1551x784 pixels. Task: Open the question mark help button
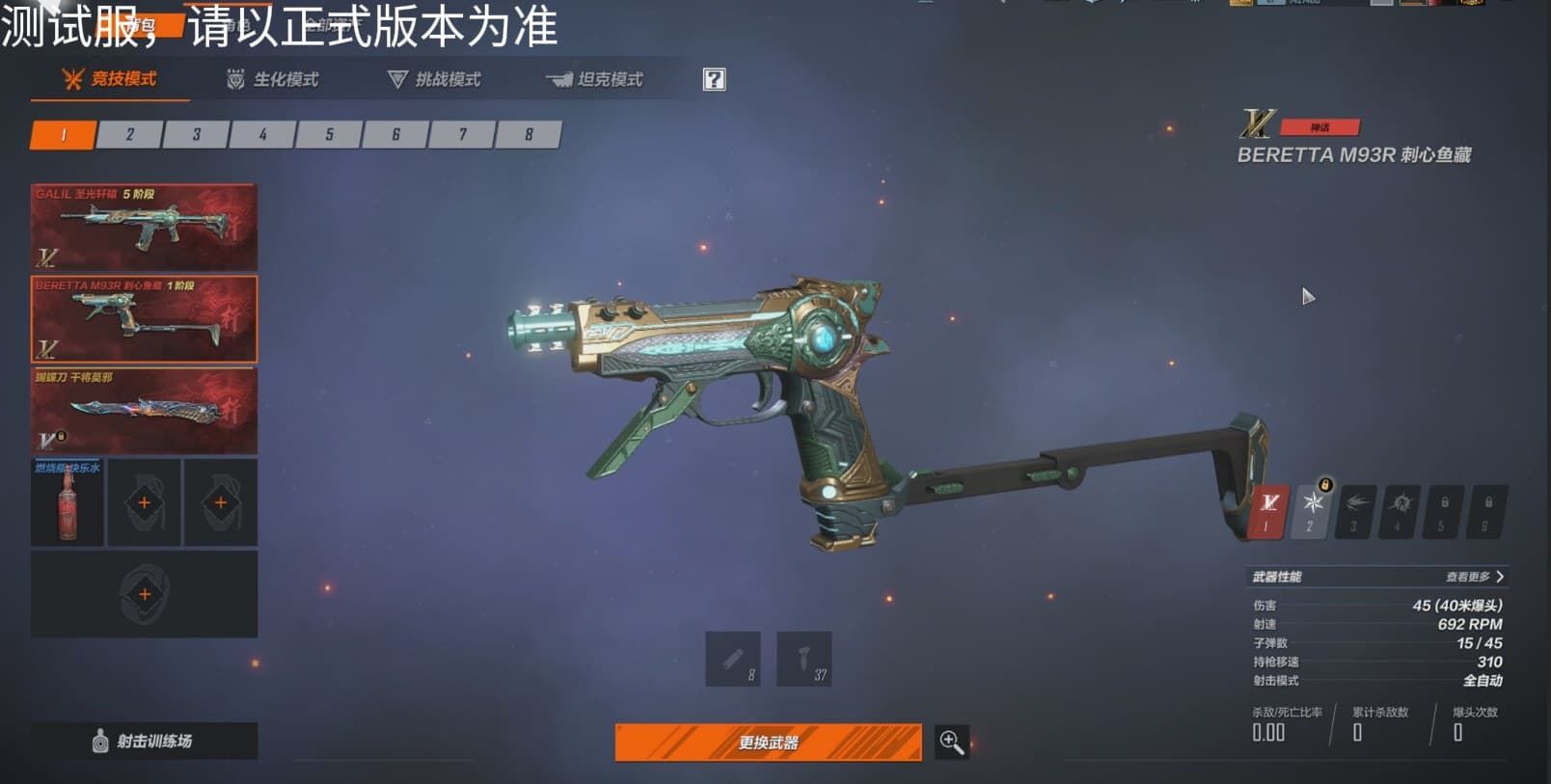714,79
